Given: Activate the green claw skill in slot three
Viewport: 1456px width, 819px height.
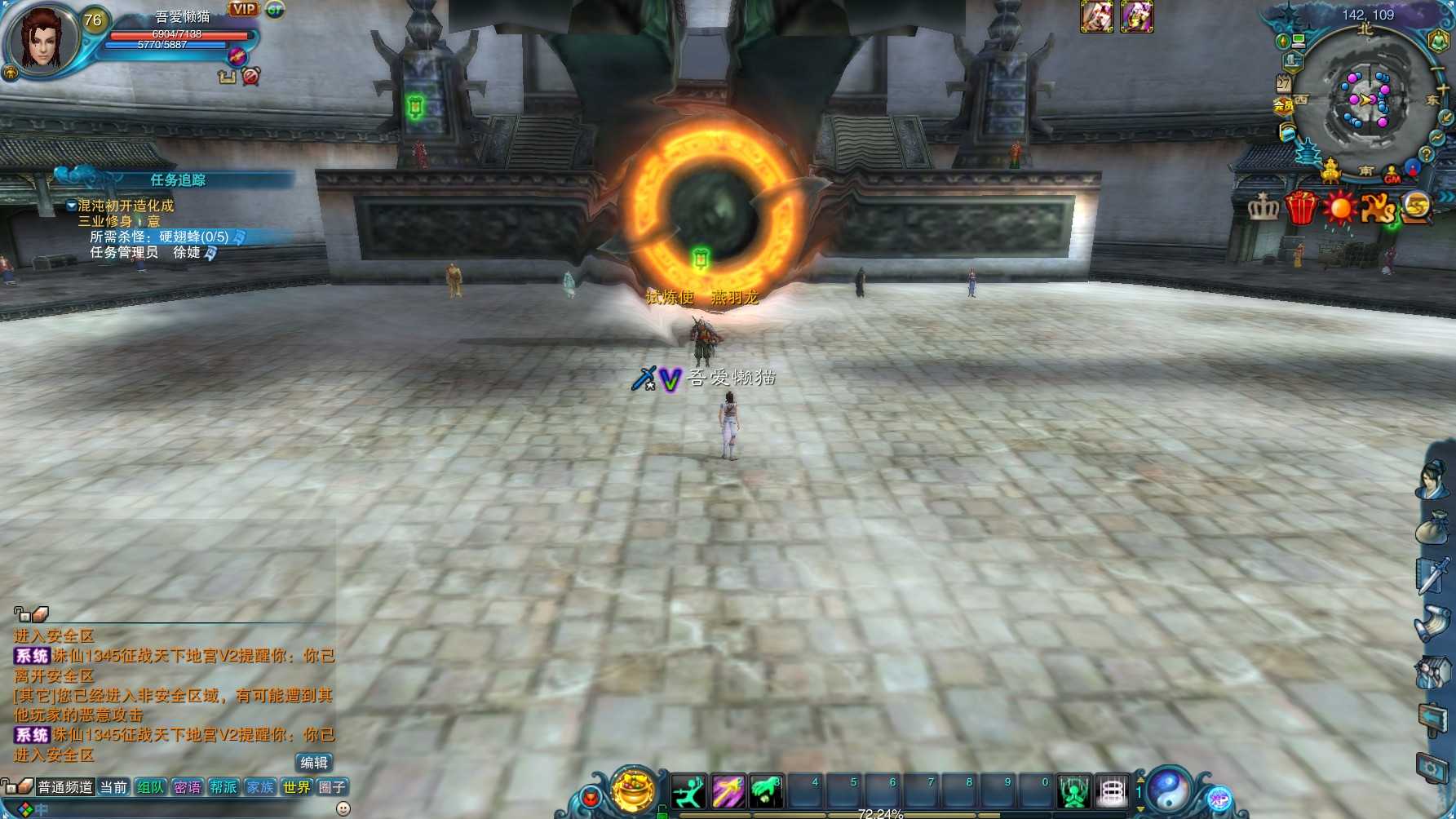Looking at the screenshot, I should coord(766,791).
